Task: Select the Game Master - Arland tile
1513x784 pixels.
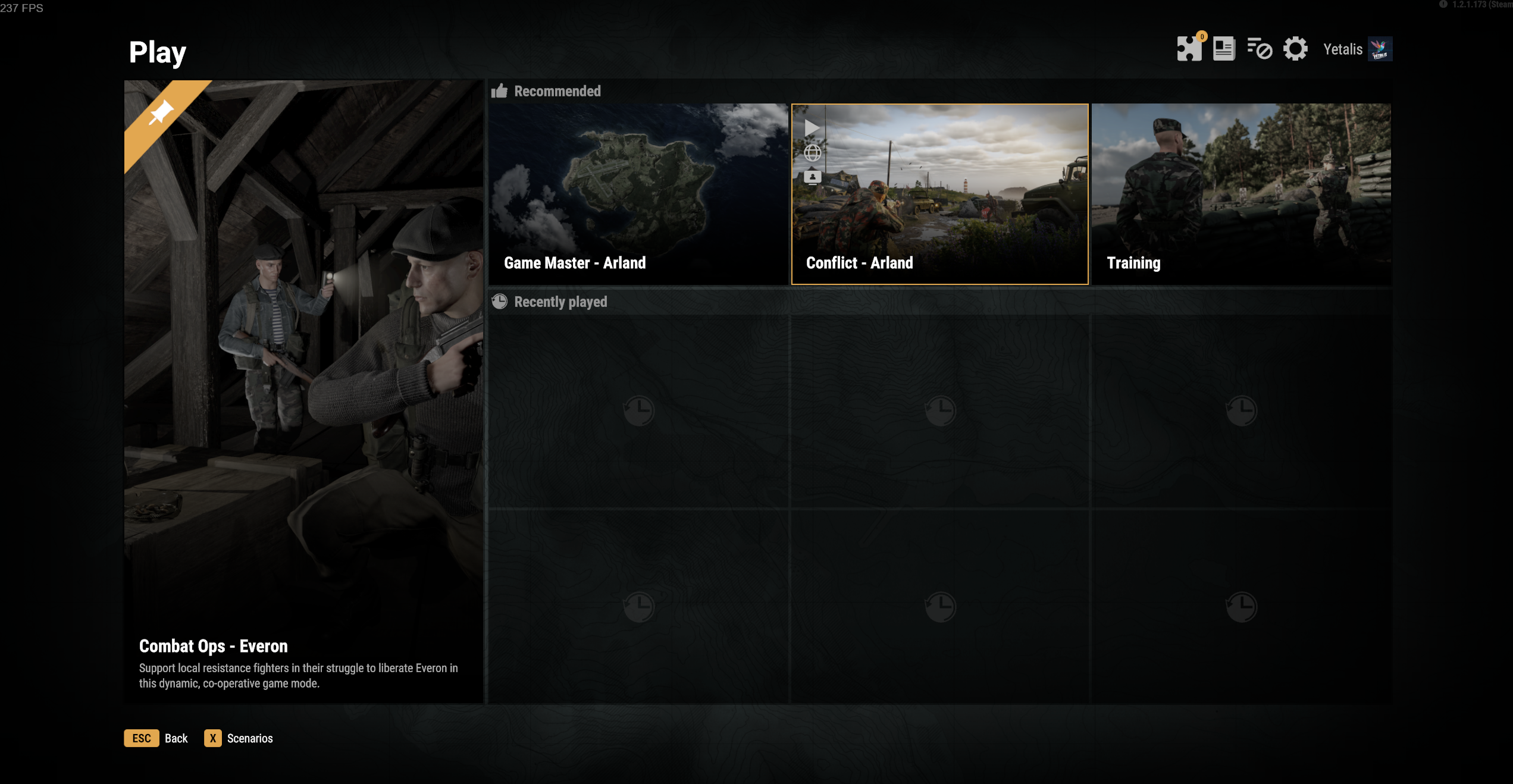Action: point(638,194)
